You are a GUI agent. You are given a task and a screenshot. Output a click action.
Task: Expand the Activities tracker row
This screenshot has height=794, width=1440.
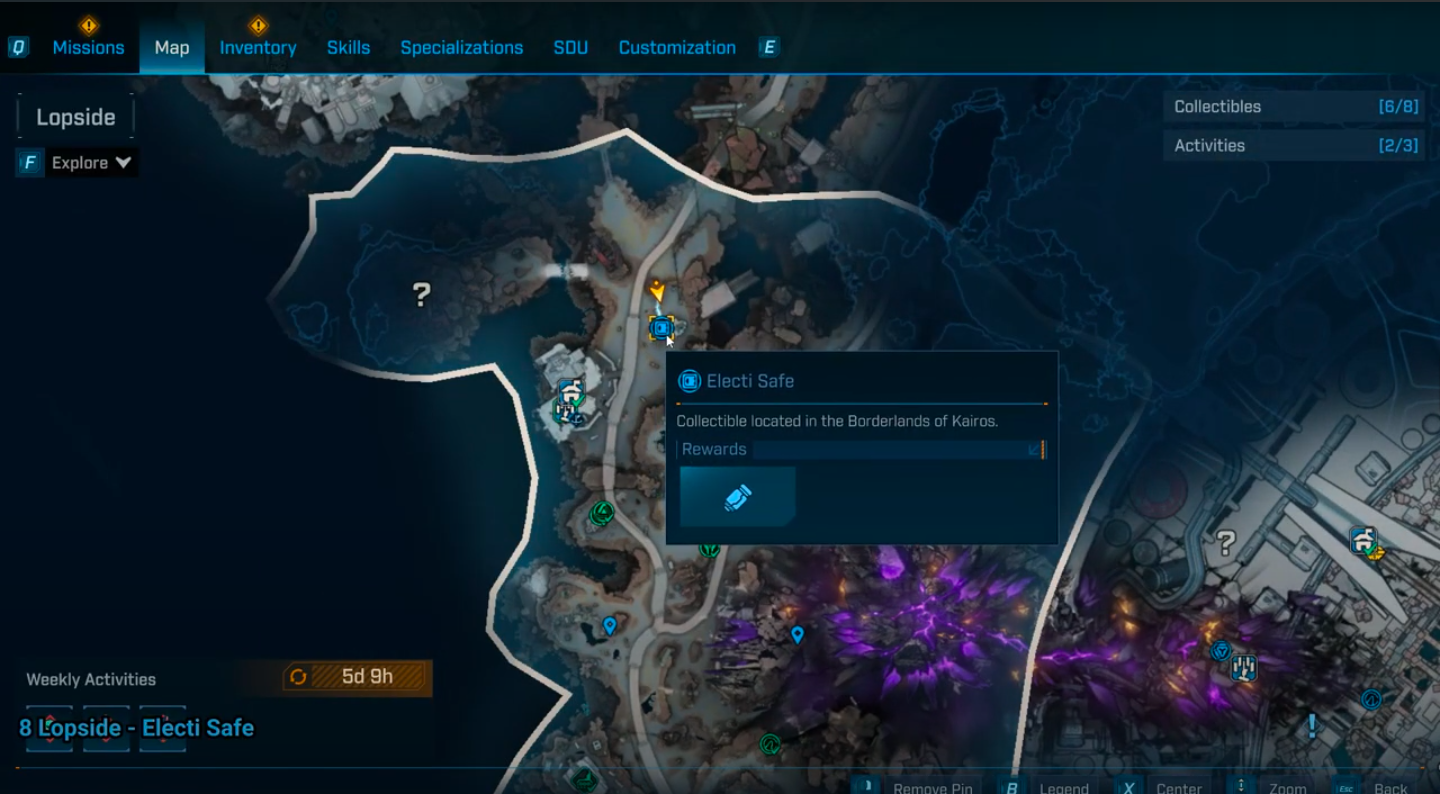tap(1294, 145)
